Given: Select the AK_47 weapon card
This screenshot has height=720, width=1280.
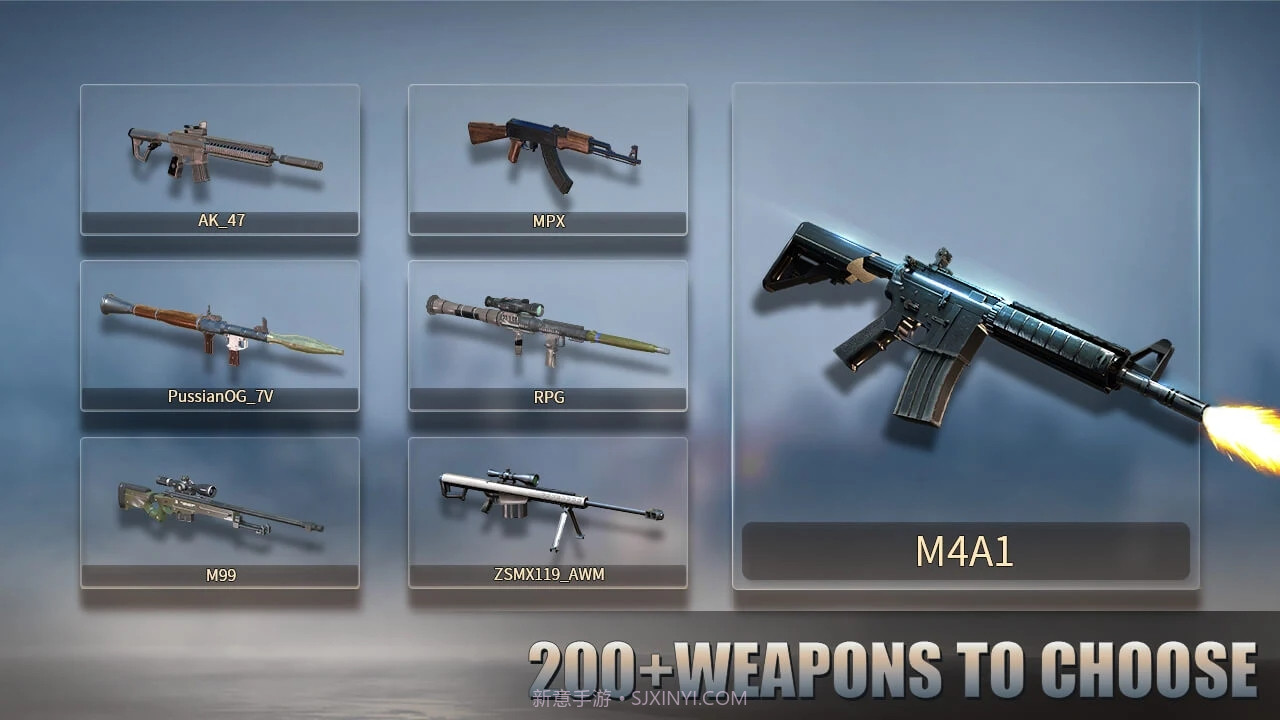Looking at the screenshot, I should [x=220, y=160].
